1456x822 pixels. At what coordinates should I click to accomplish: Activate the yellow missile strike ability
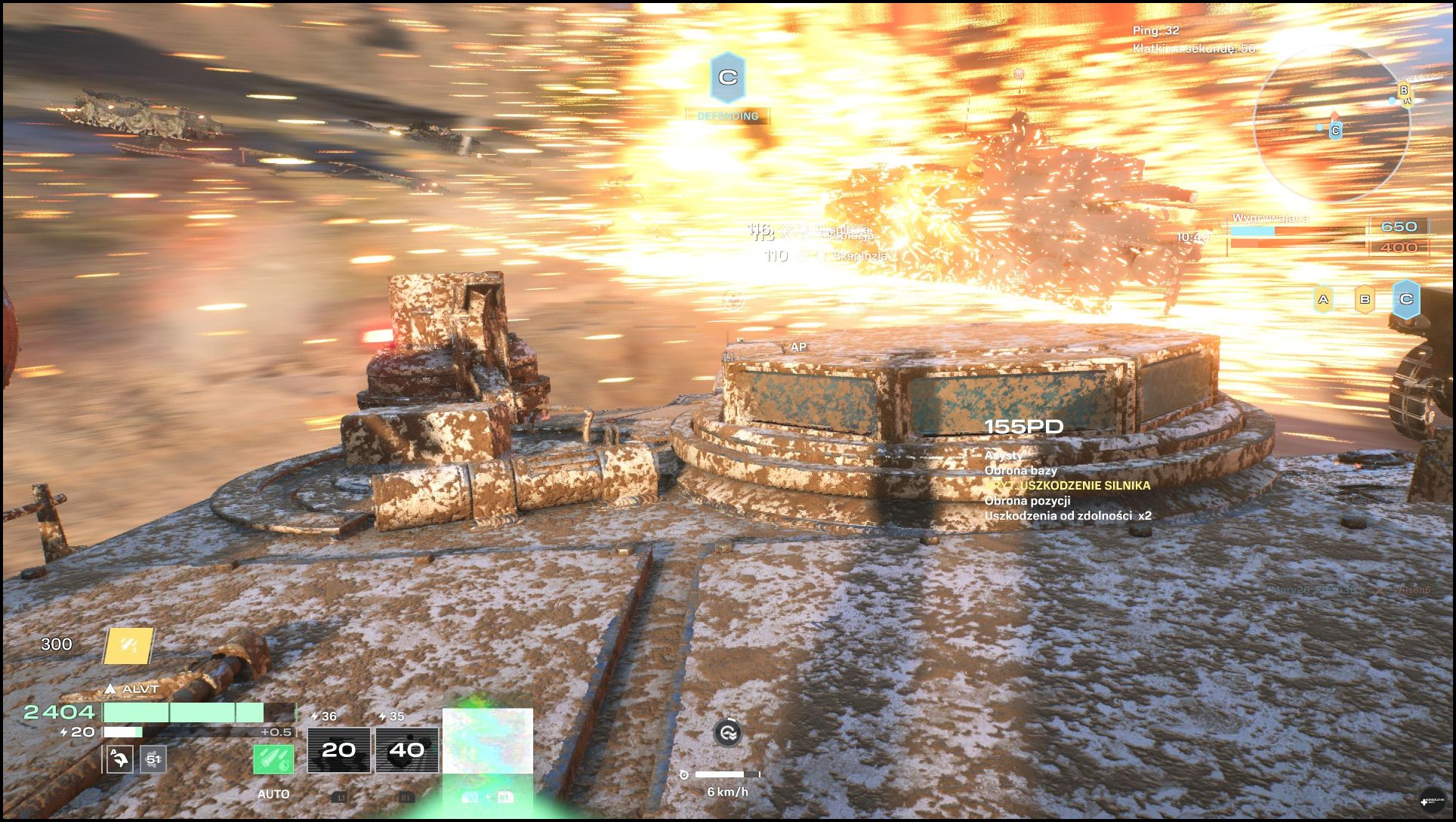point(128,645)
